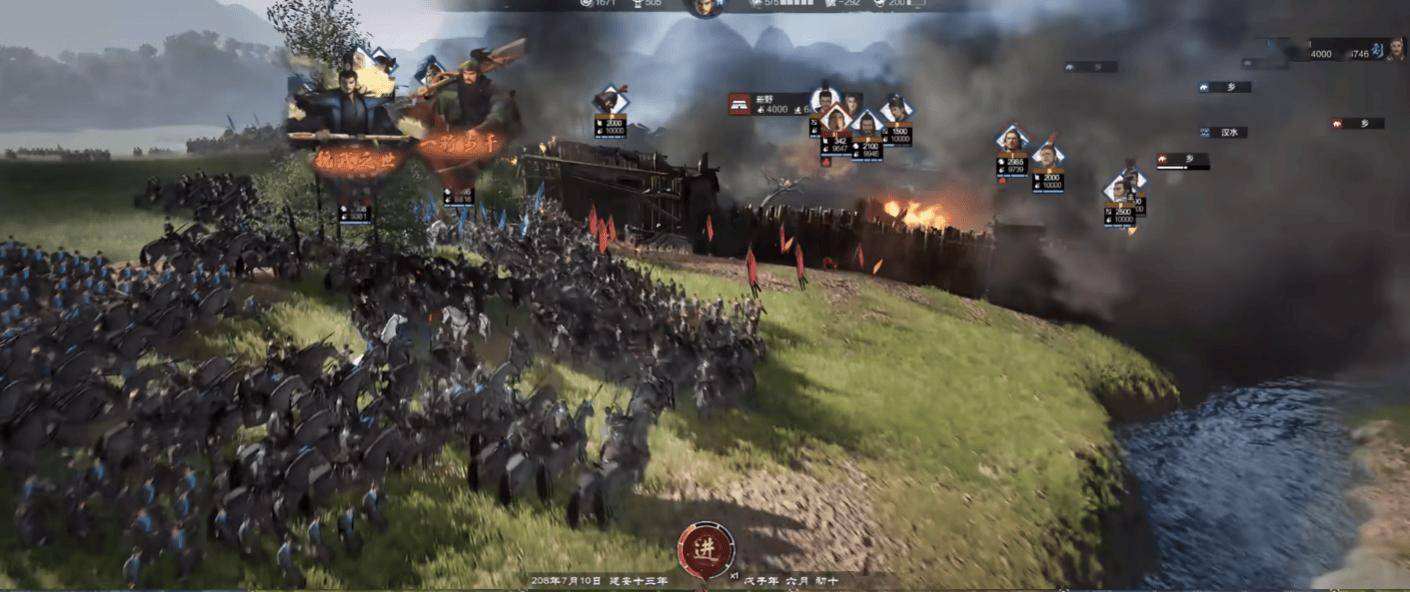Select the catapult siege unit marker

[610, 100]
